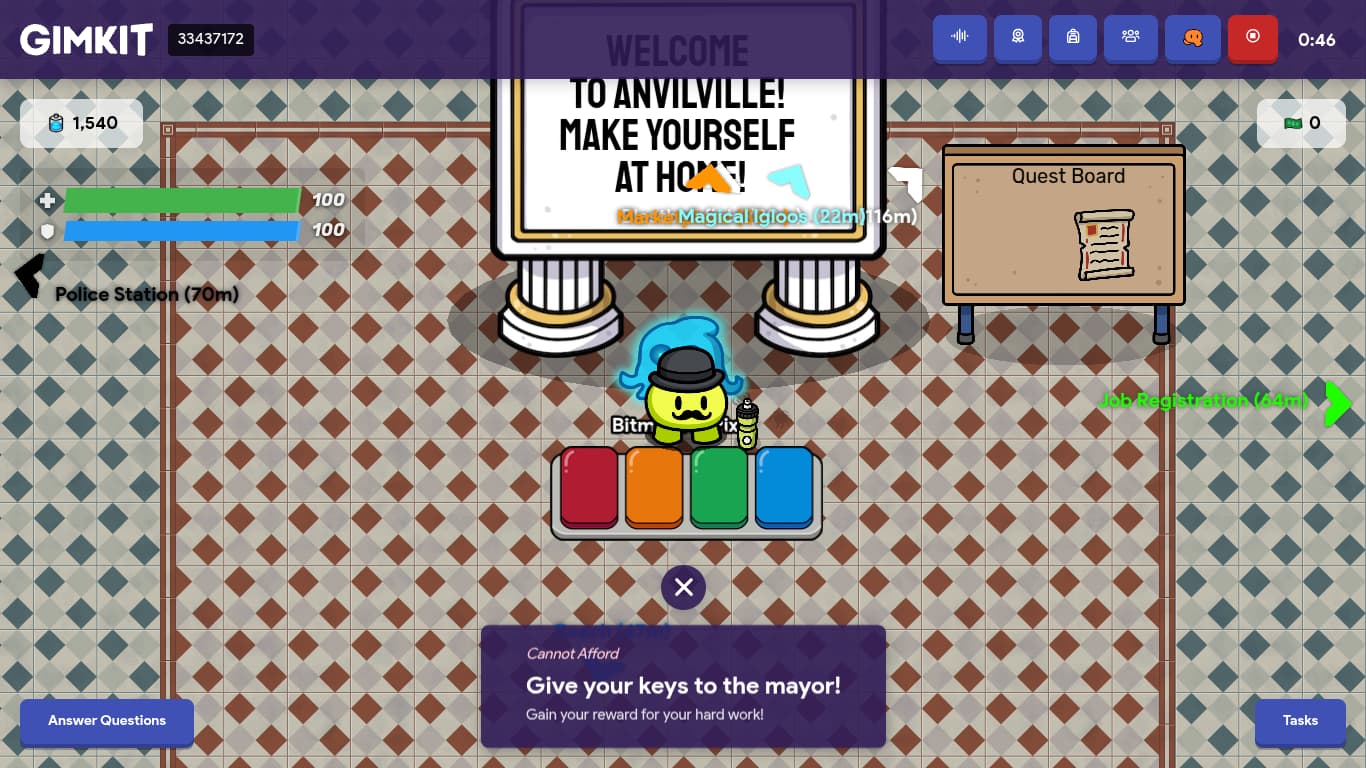Click the Quest Board scroll icon

tap(1104, 243)
